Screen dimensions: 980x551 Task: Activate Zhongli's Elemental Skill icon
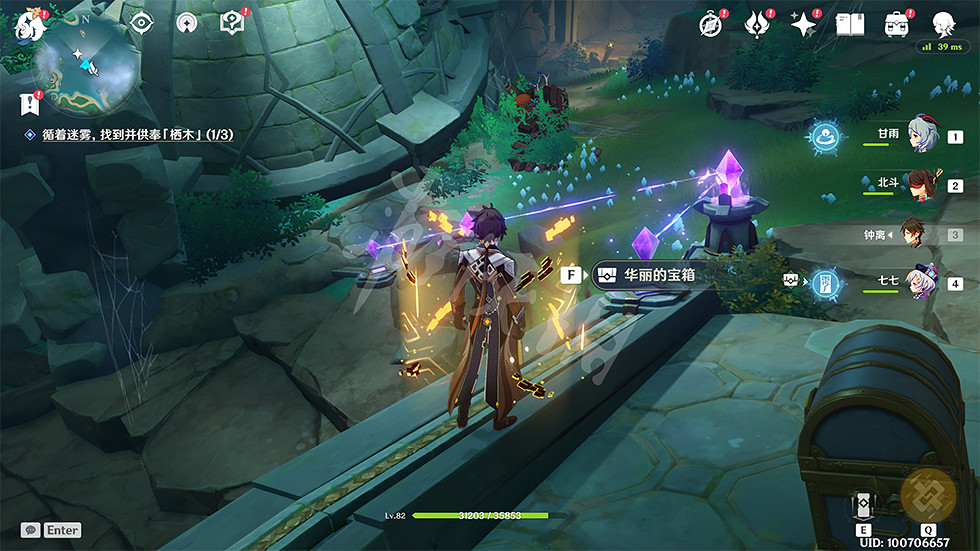coord(863,504)
